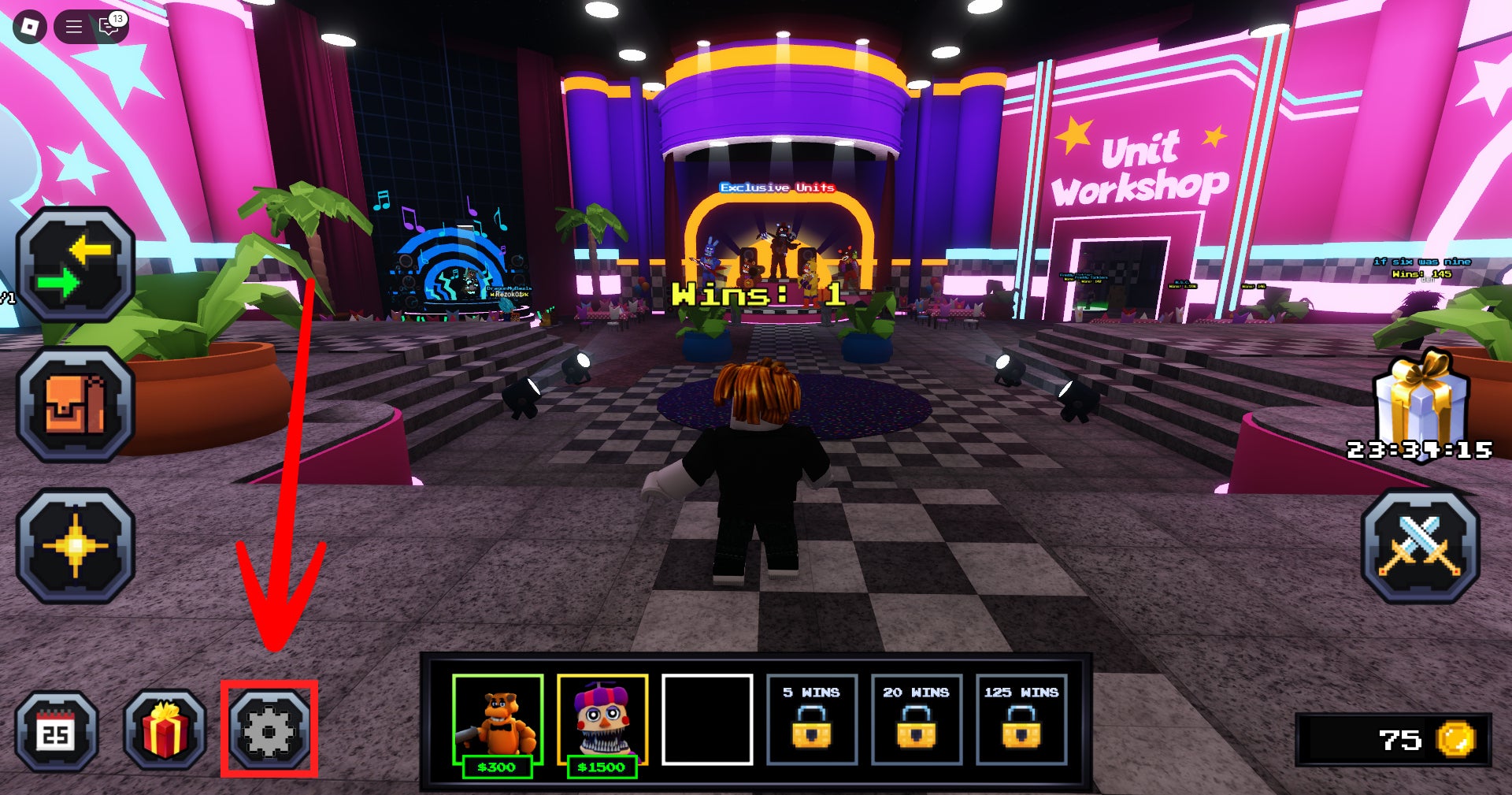1512x795 pixels.
Task: Click the locked 5 Wins slot
Action: tap(812, 719)
